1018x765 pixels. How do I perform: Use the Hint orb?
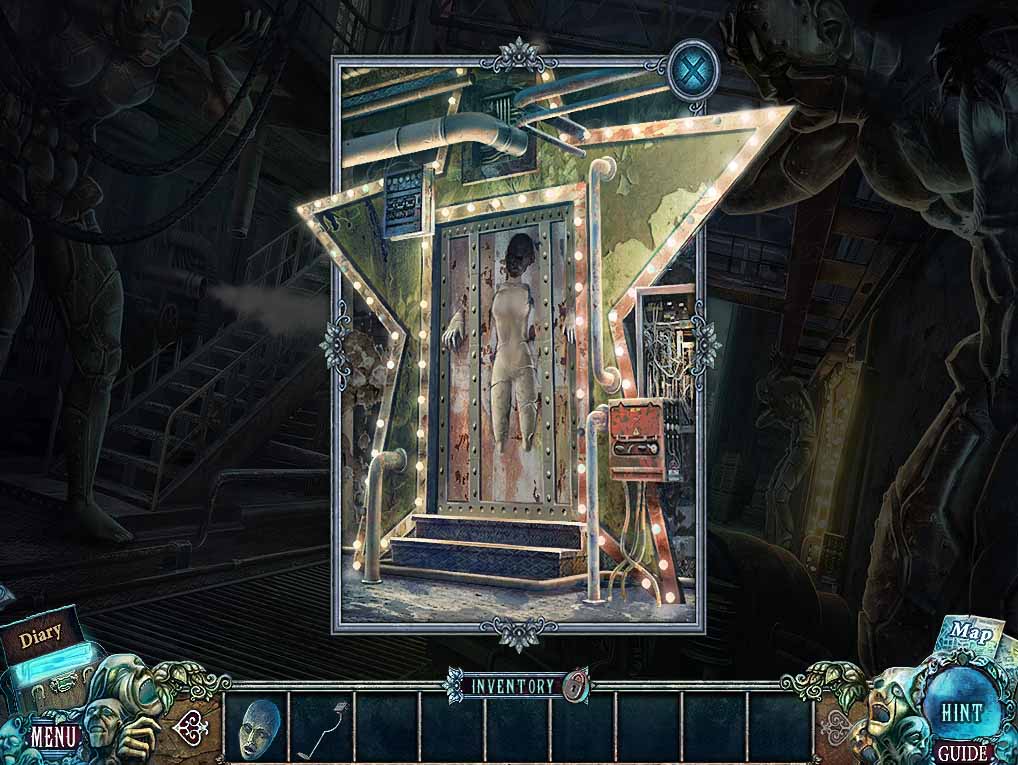(960, 712)
